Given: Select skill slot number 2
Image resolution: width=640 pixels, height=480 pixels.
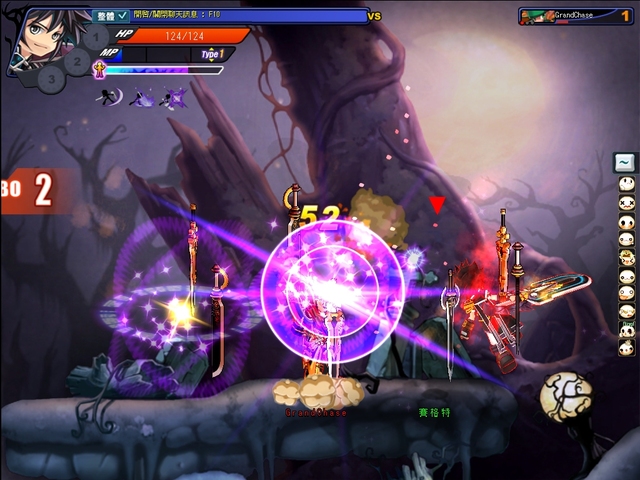Looking at the screenshot, I should point(77,62).
